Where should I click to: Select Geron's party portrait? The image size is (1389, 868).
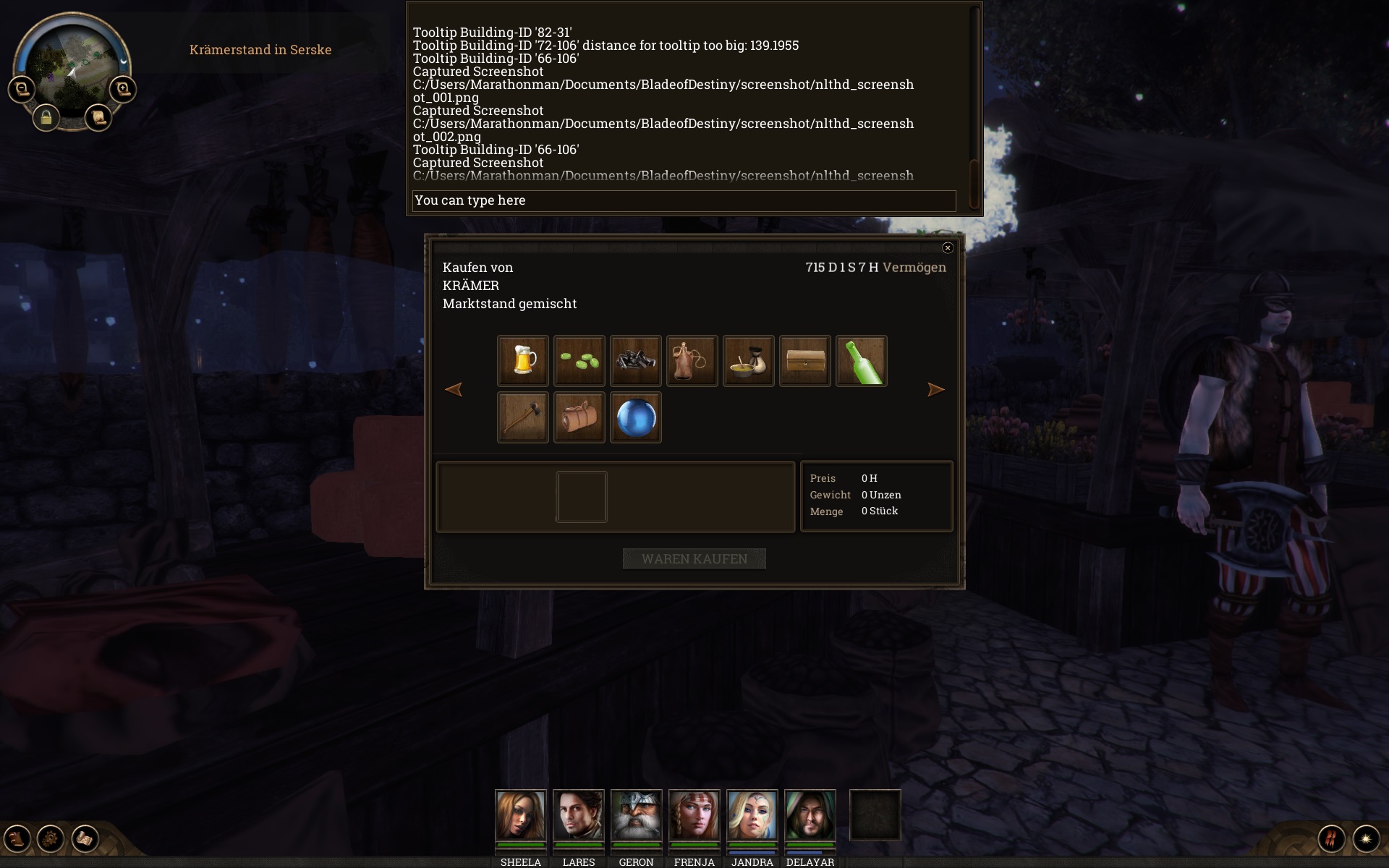pos(637,815)
